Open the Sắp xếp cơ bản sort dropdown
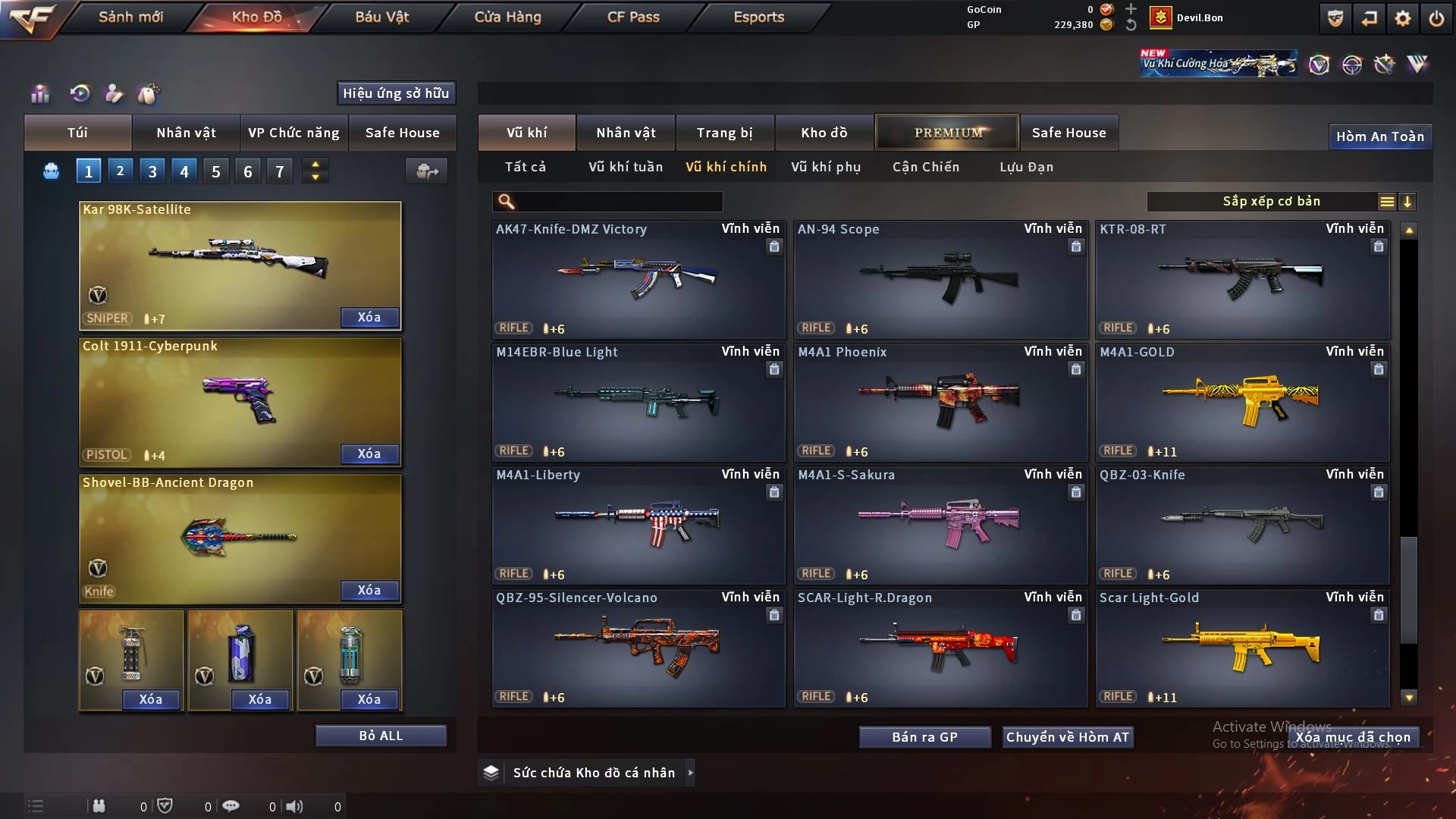Viewport: 1456px width, 819px height. (1271, 201)
